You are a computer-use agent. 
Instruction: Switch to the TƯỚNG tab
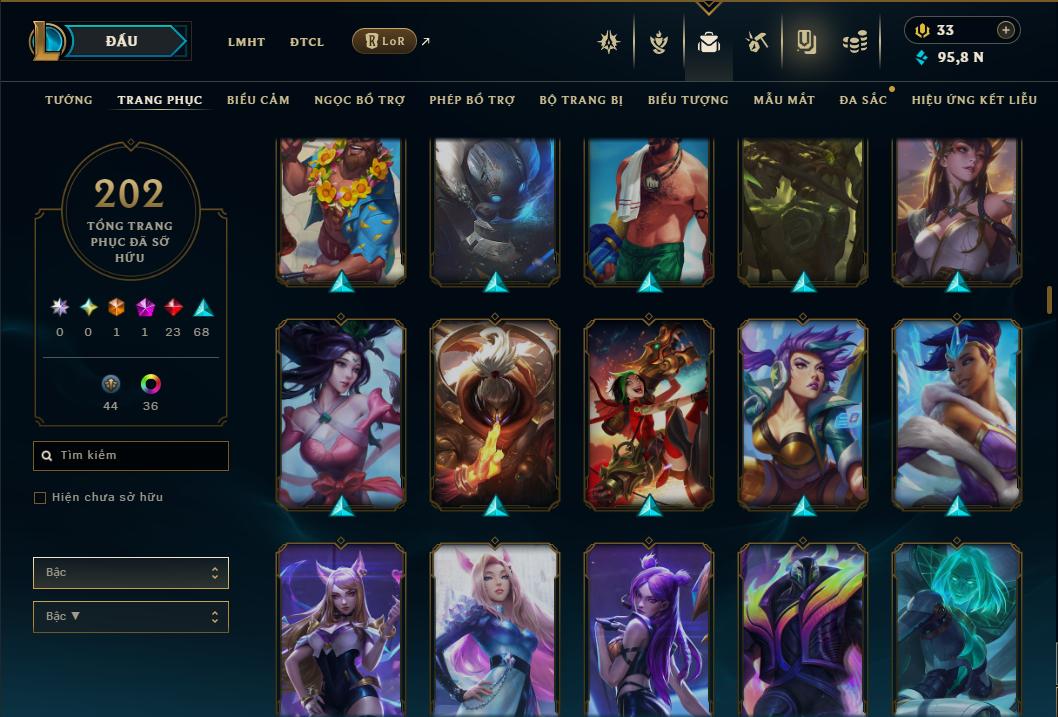(69, 100)
